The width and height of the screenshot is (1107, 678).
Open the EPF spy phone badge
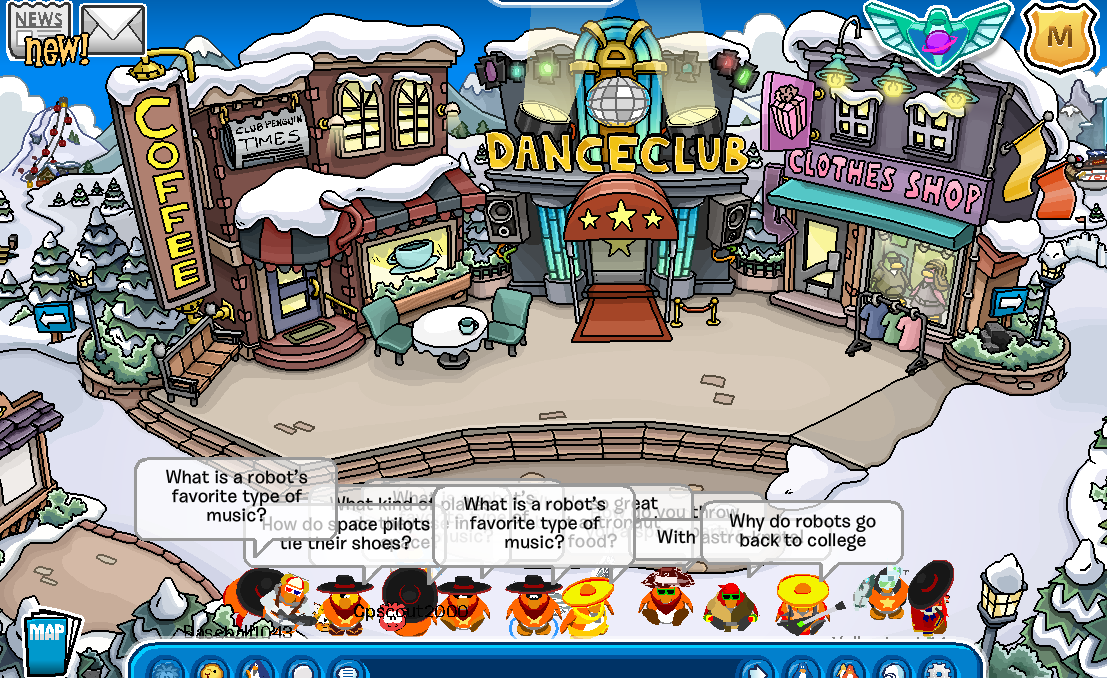937,36
